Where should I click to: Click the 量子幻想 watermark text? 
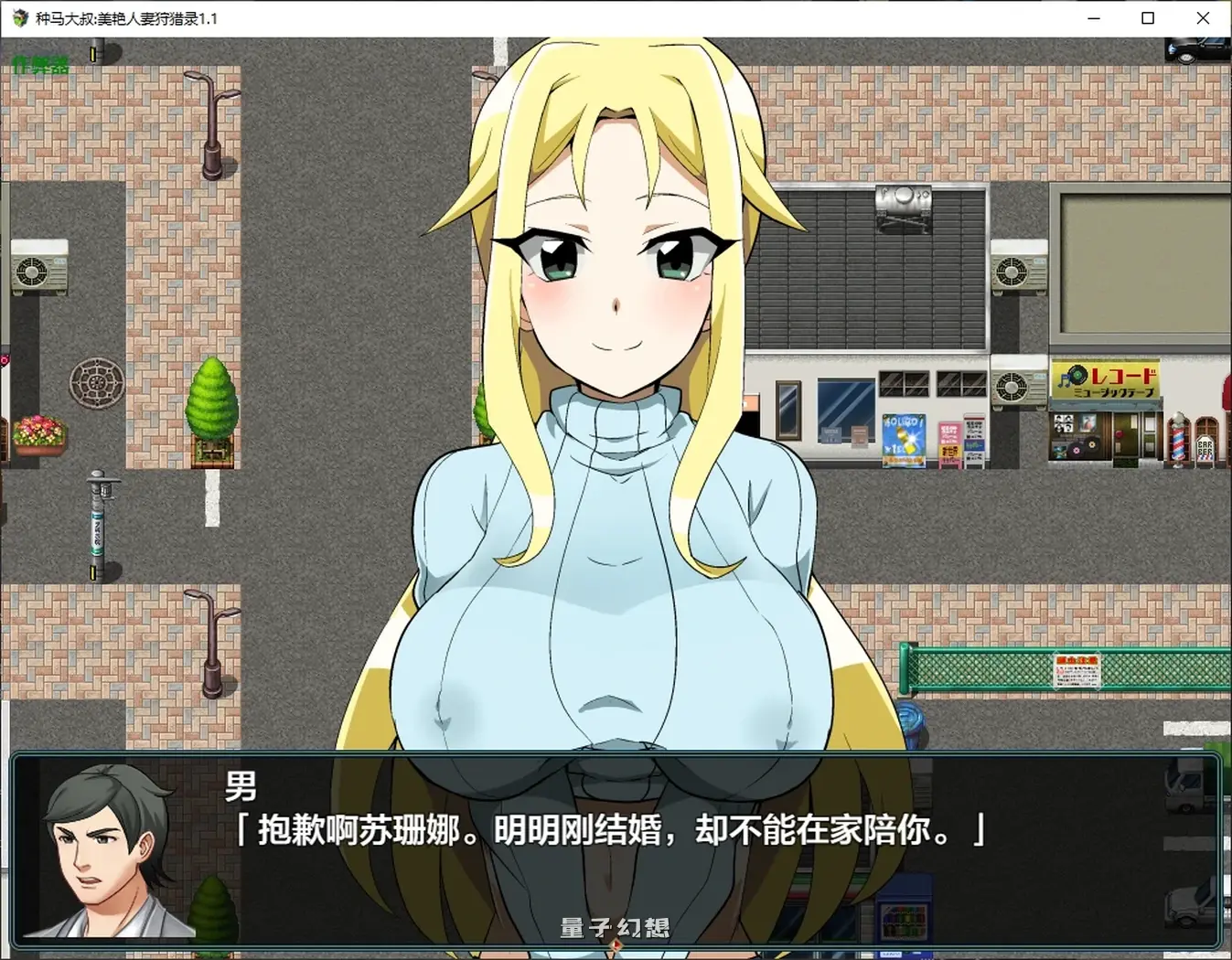(614, 927)
